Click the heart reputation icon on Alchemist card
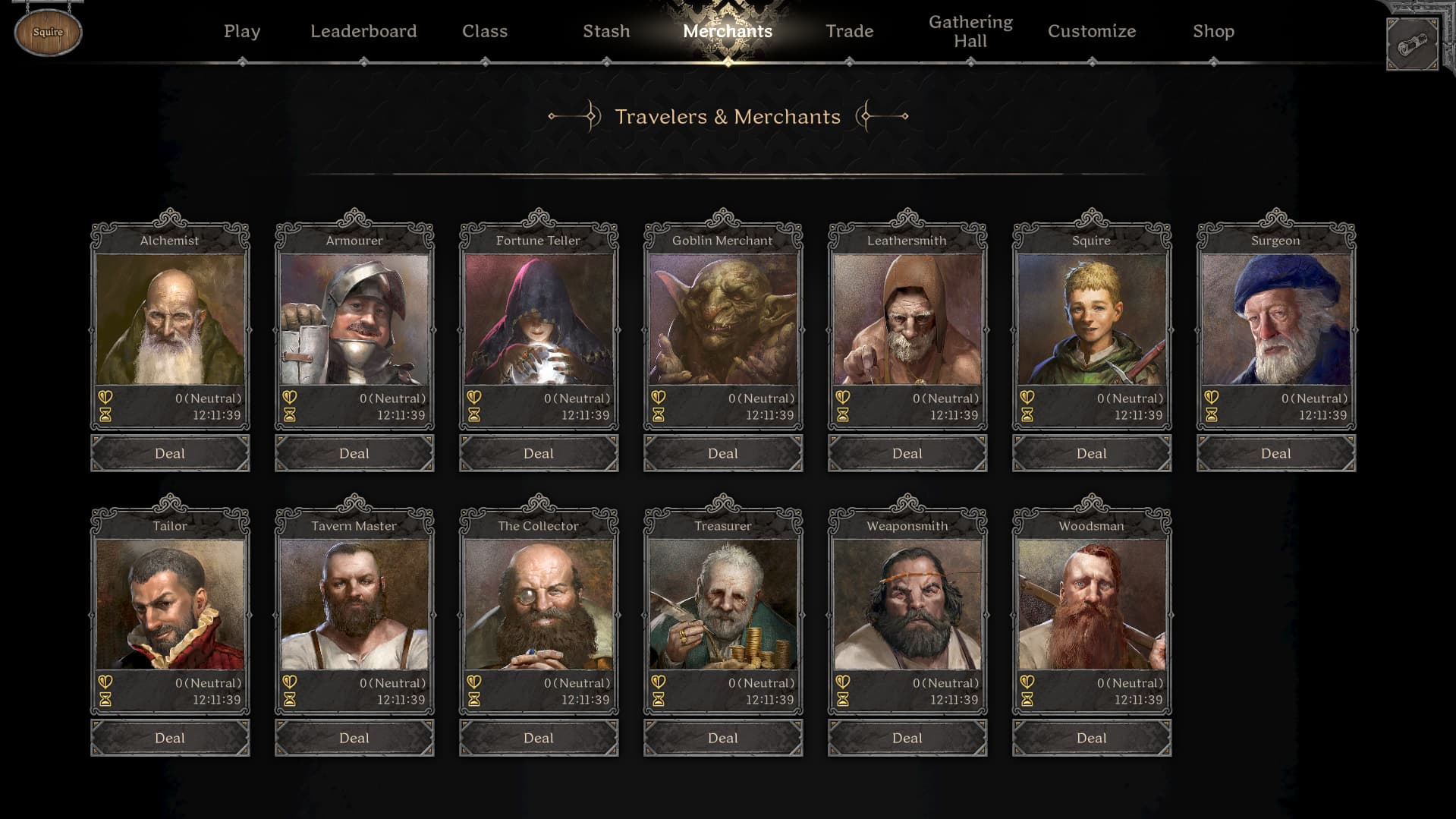The height and width of the screenshot is (819, 1456). tap(106, 397)
